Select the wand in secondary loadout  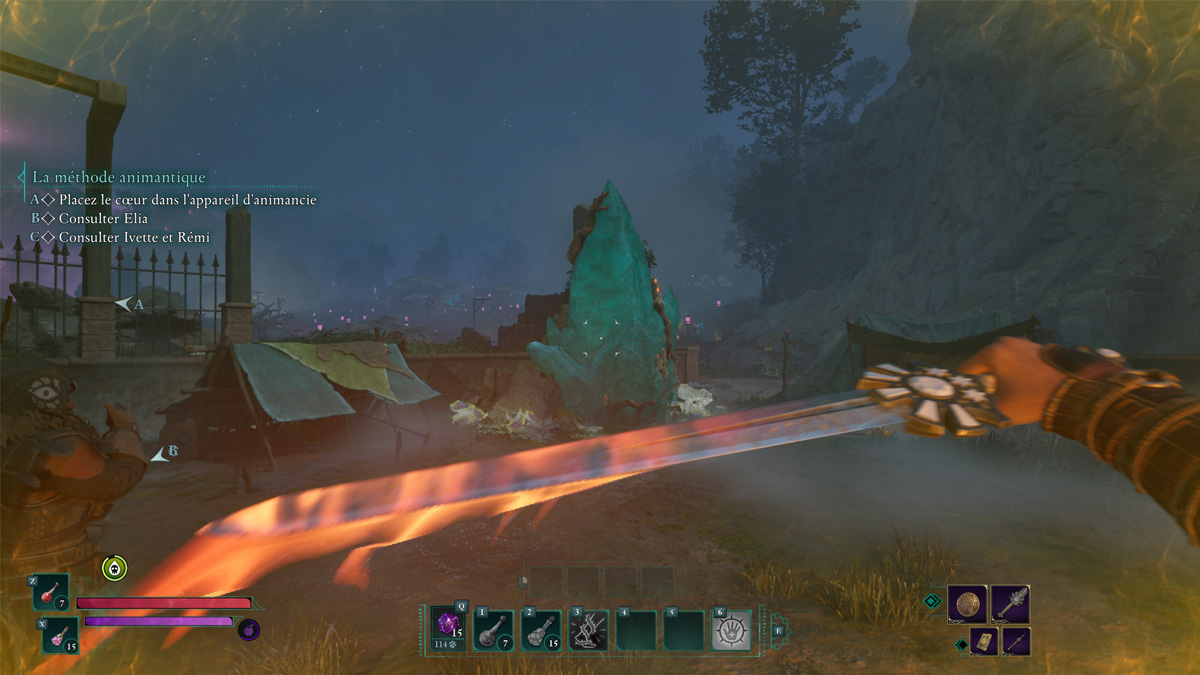coord(1015,641)
